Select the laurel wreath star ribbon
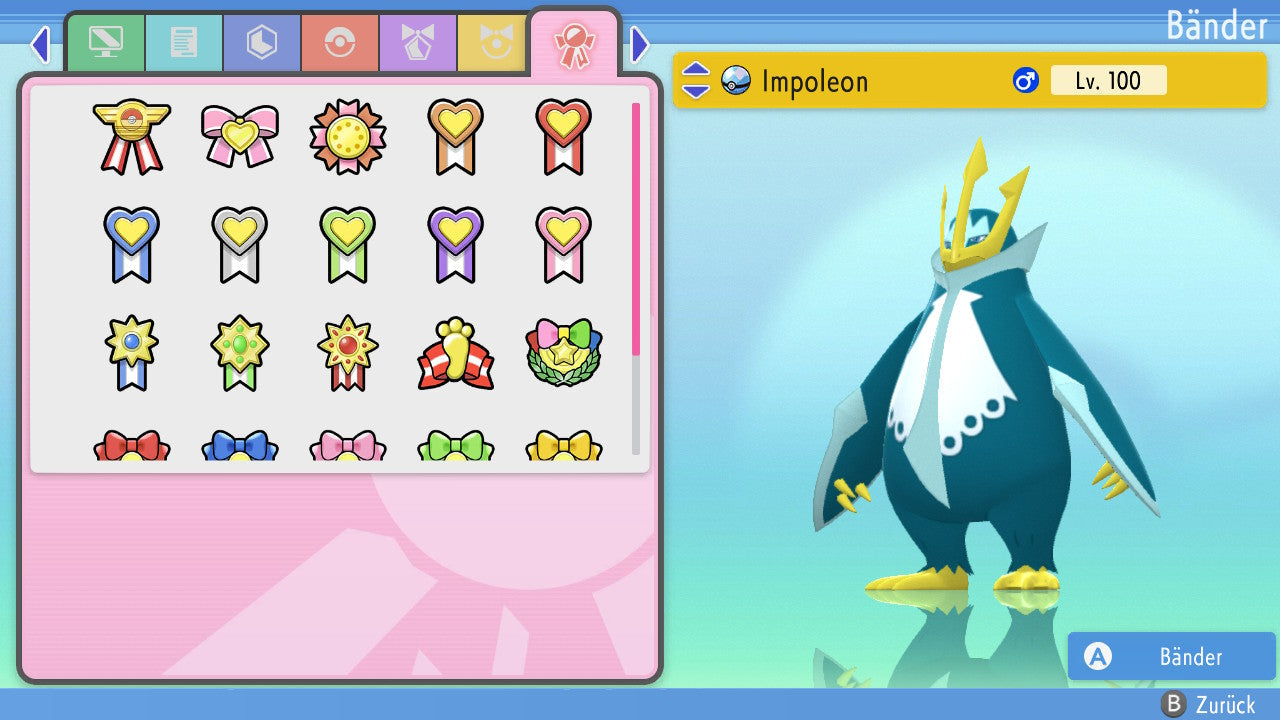1280x720 pixels. [563, 352]
